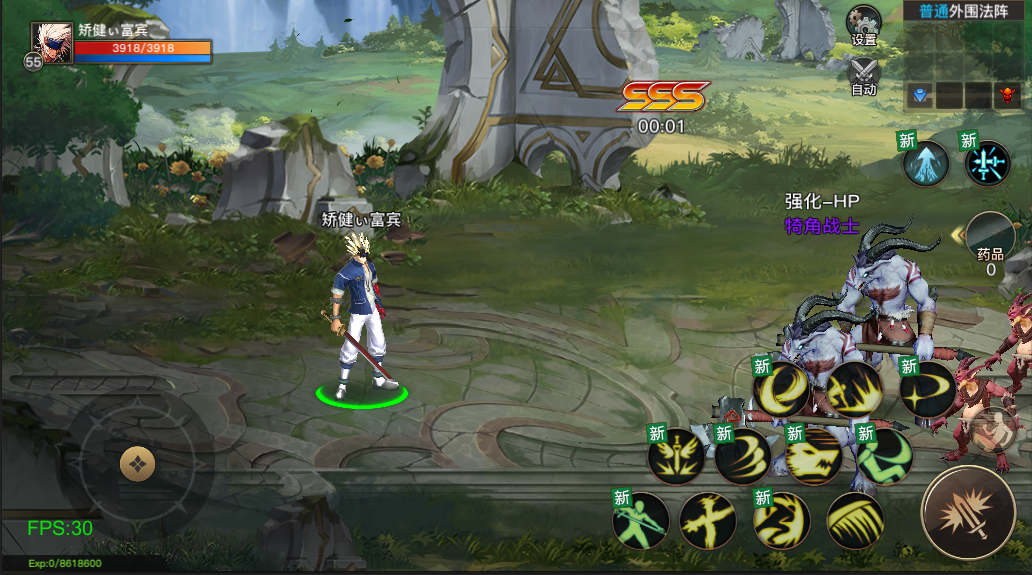Activate the triple wave slash skill

point(742,456)
